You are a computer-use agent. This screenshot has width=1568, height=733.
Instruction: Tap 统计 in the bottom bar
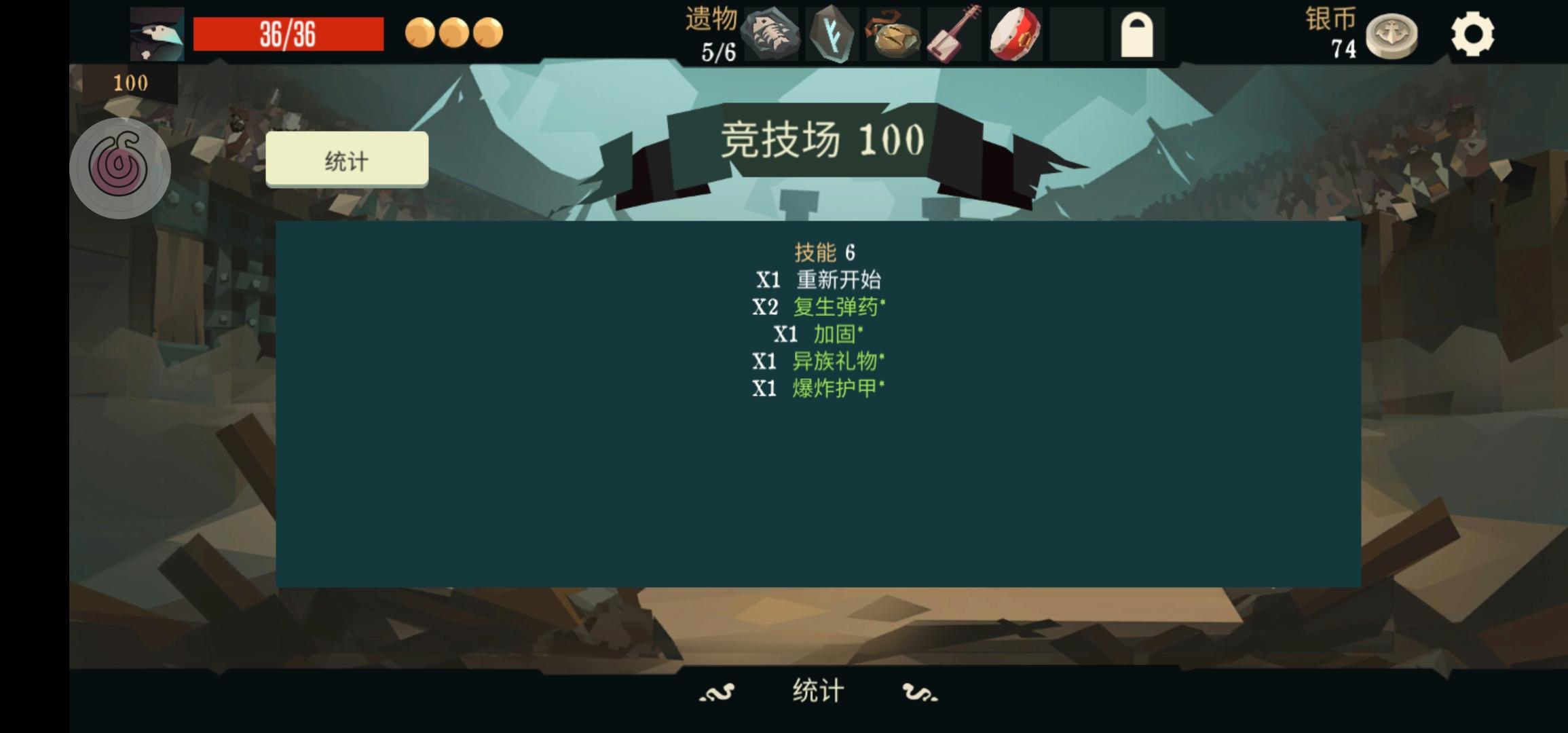click(817, 689)
